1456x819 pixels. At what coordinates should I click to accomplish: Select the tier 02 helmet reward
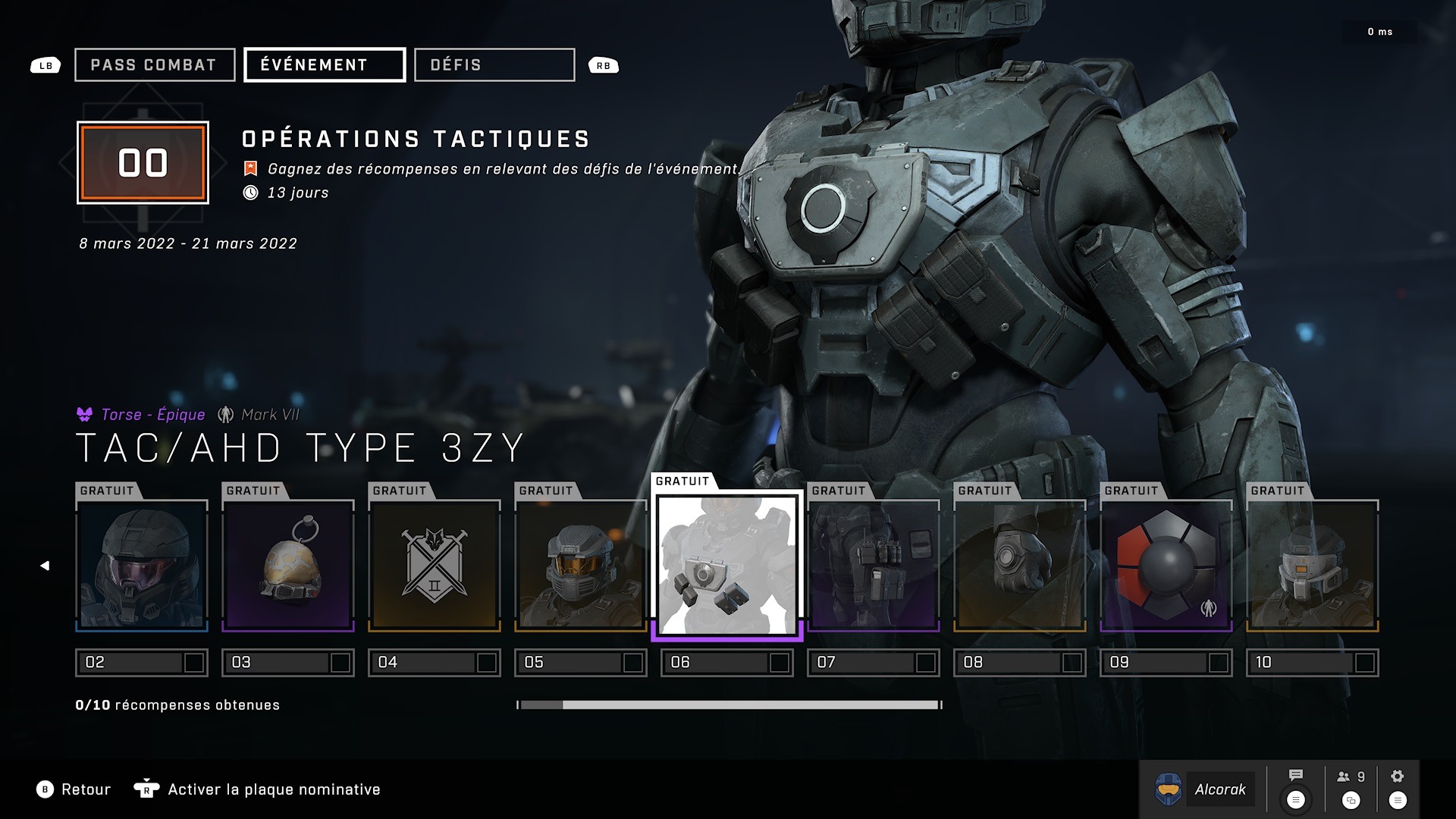coord(142,566)
